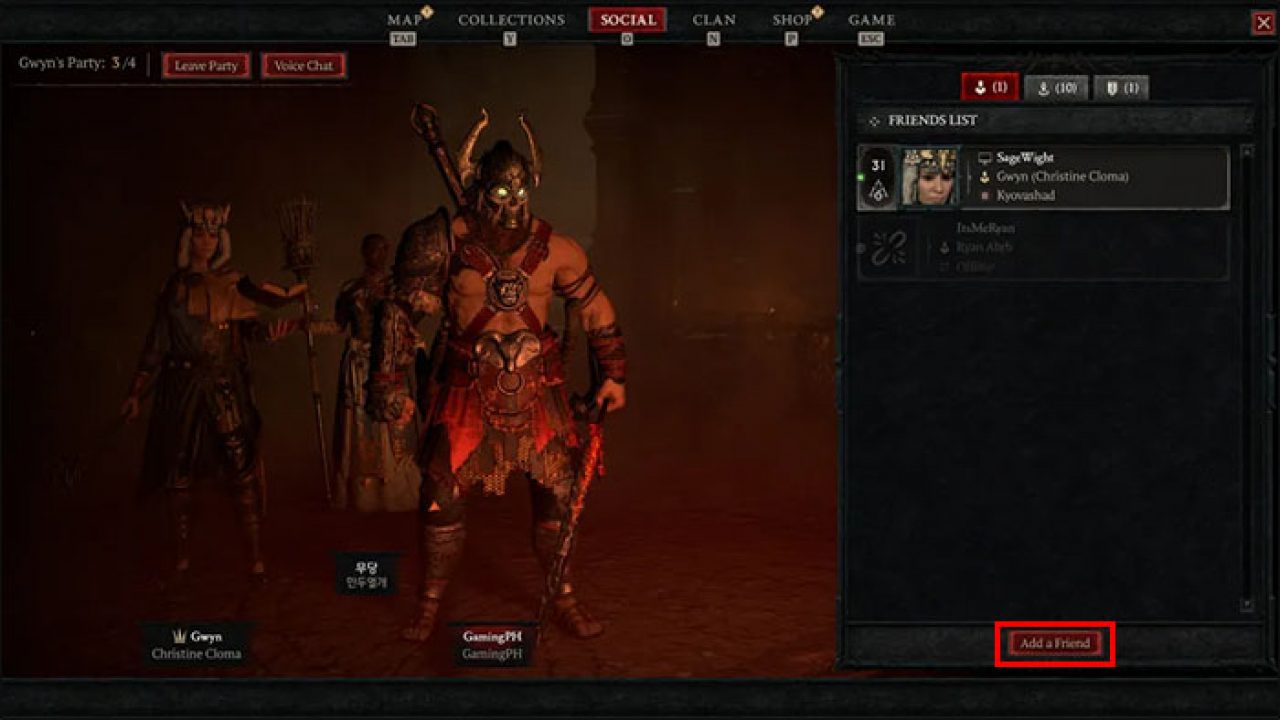This screenshot has width=1280, height=720.
Task: Toggle Voice Chat for the party
Action: coord(302,66)
